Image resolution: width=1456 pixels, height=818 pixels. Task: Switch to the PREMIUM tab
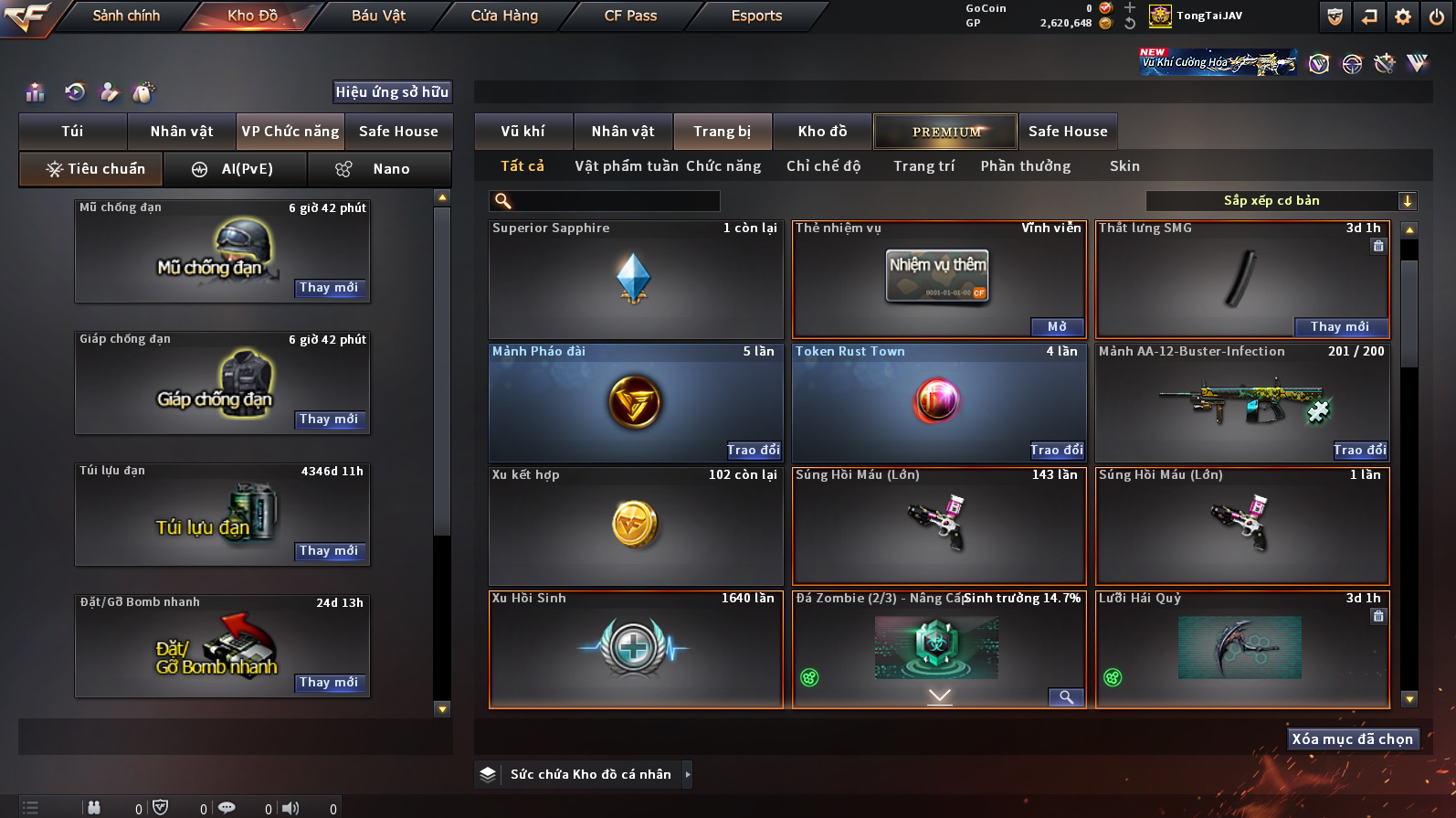click(945, 132)
